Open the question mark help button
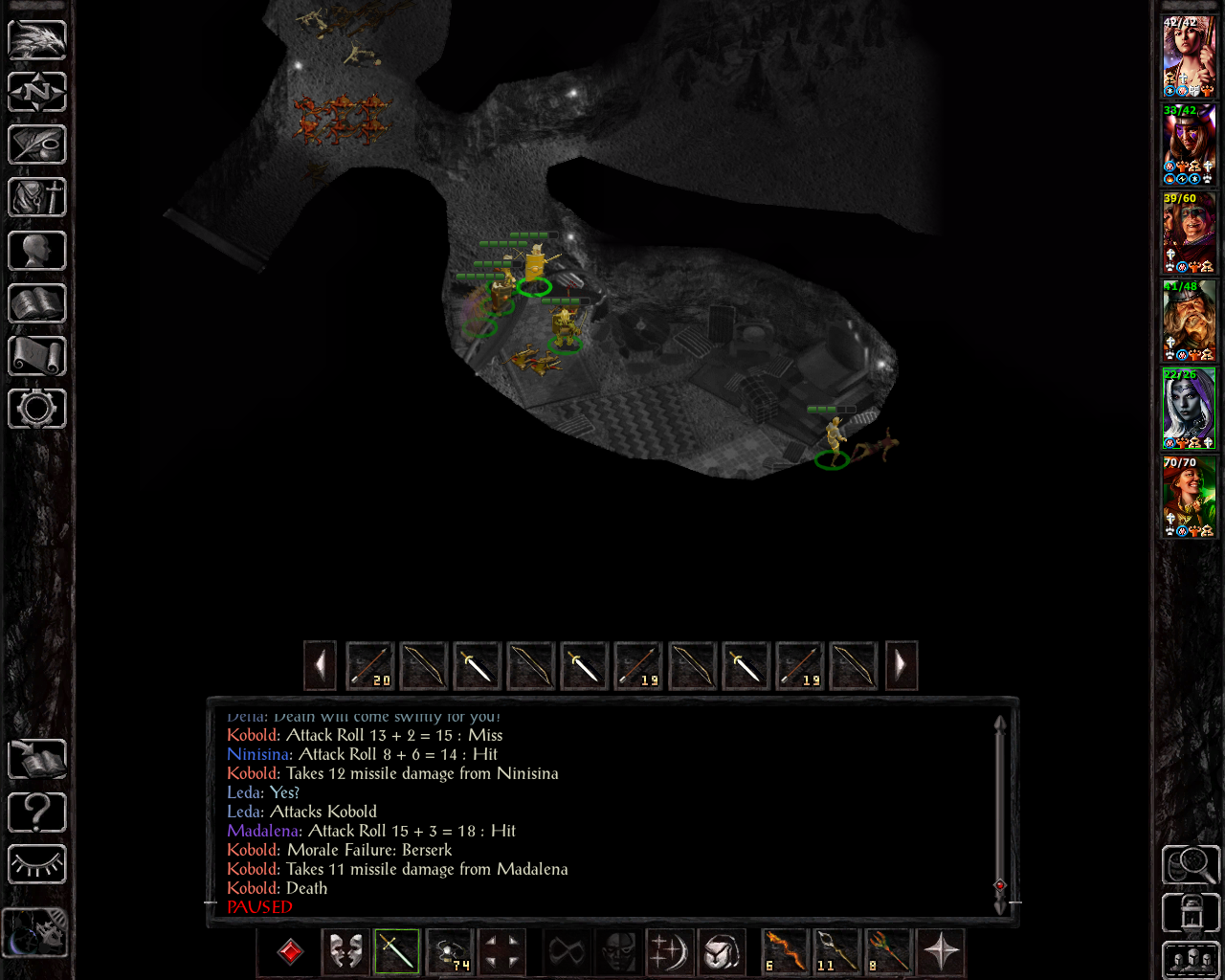 pos(37,813)
